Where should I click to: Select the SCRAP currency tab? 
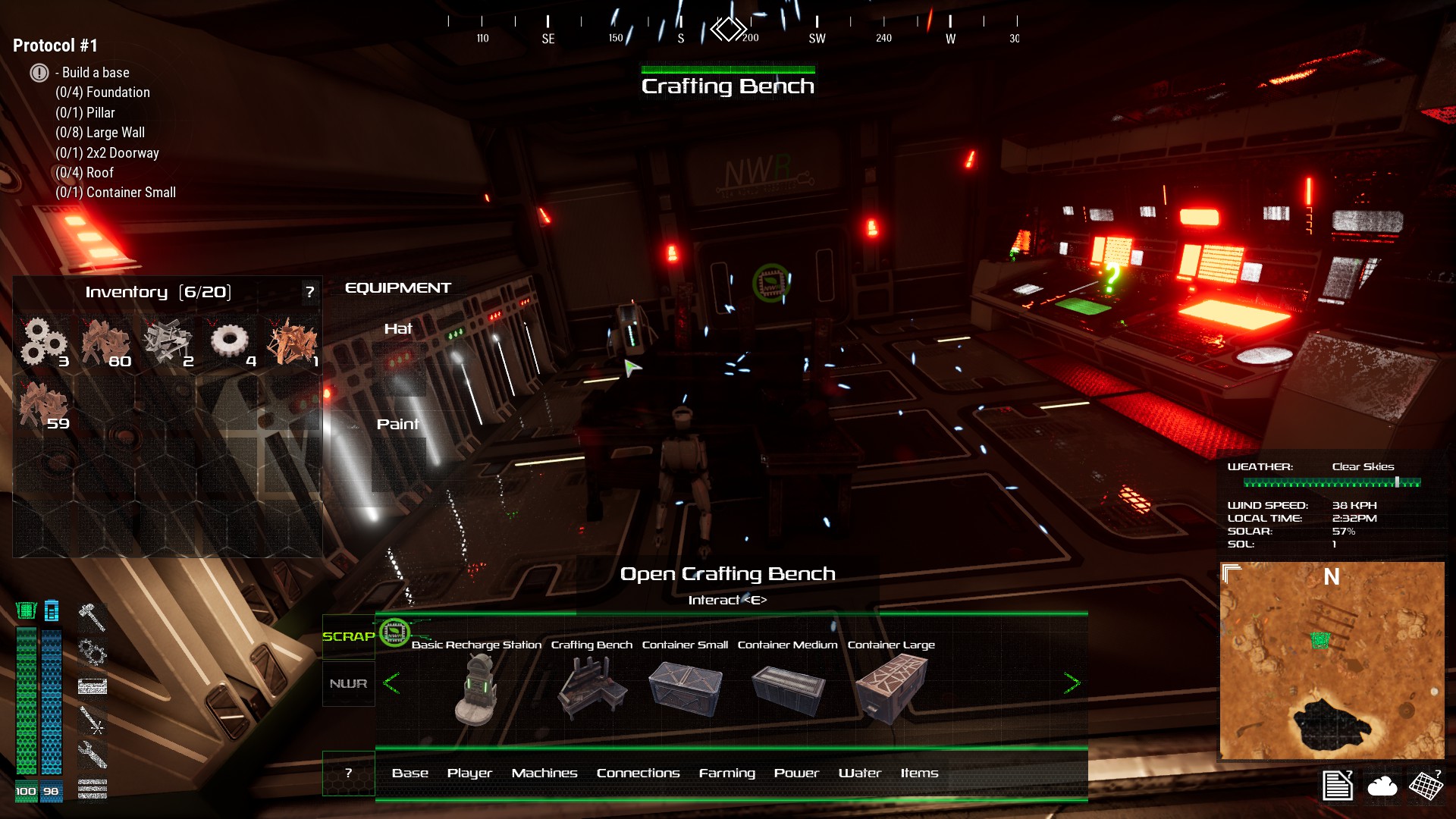[x=349, y=636]
